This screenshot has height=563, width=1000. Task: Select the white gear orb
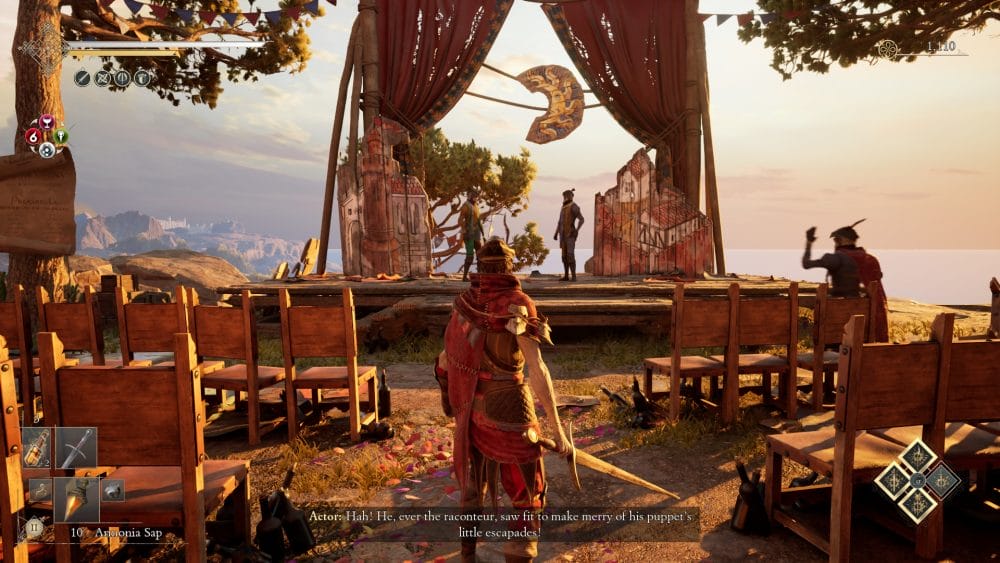46,150
